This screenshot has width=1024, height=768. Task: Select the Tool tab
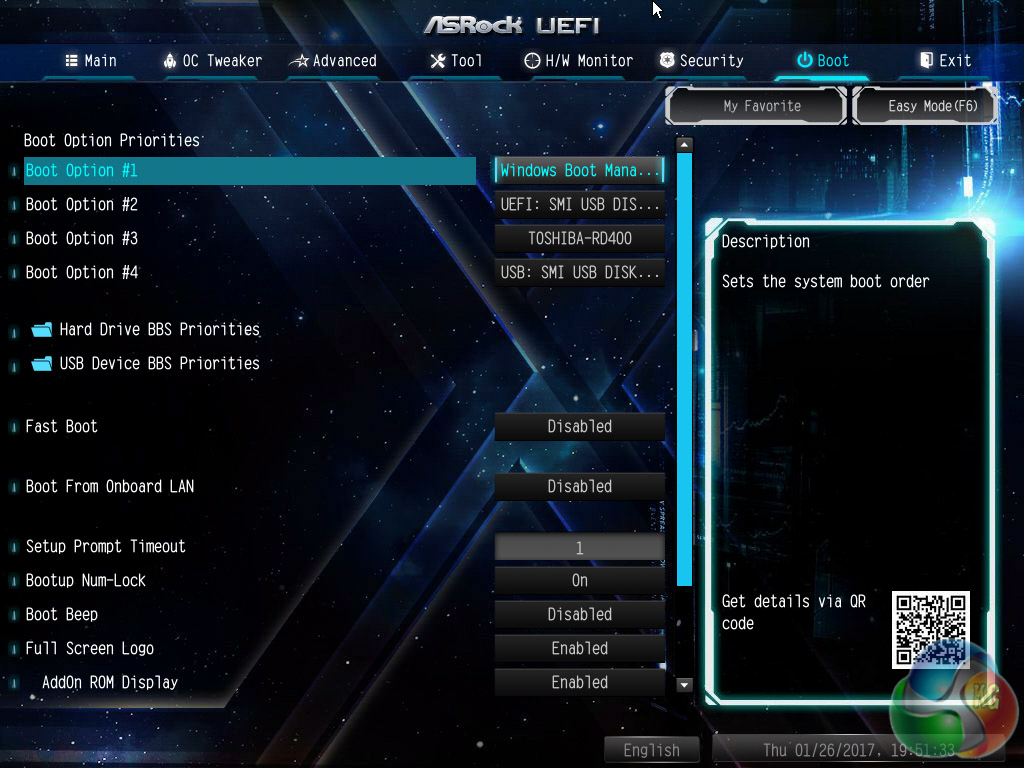(456, 61)
